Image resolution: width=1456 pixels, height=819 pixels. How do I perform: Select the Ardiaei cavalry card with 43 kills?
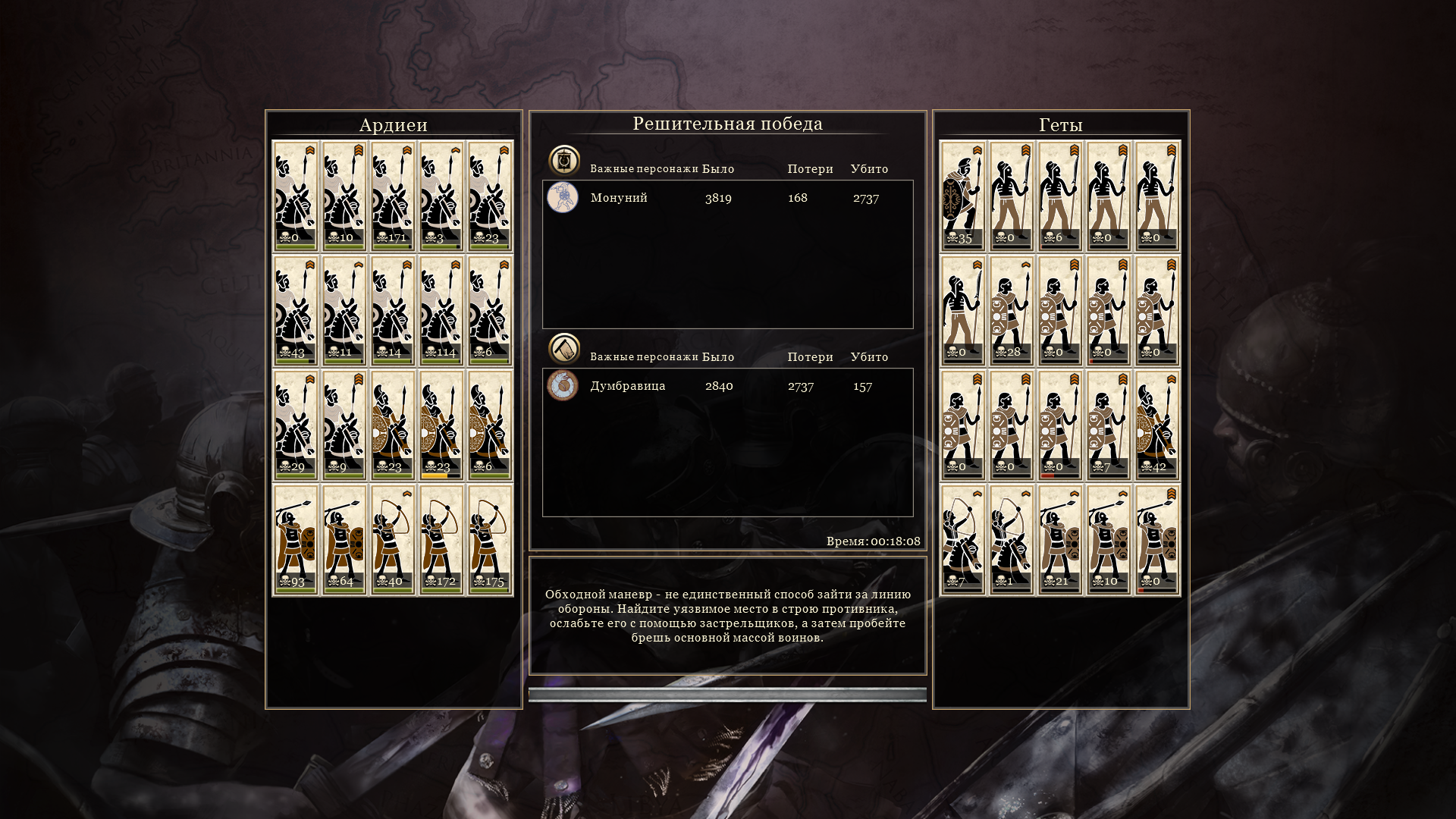tap(295, 310)
